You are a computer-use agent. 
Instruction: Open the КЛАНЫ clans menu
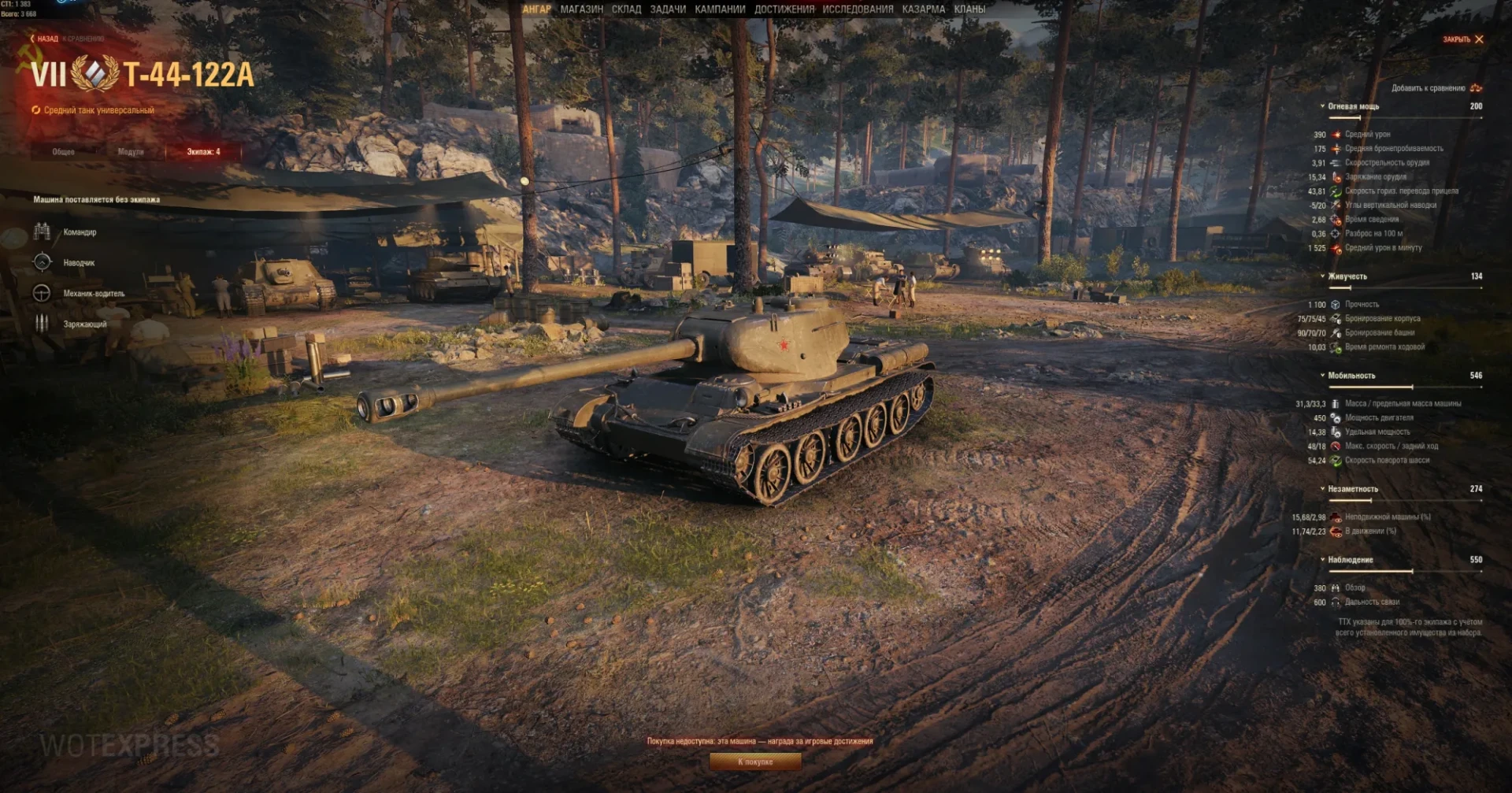969,9
